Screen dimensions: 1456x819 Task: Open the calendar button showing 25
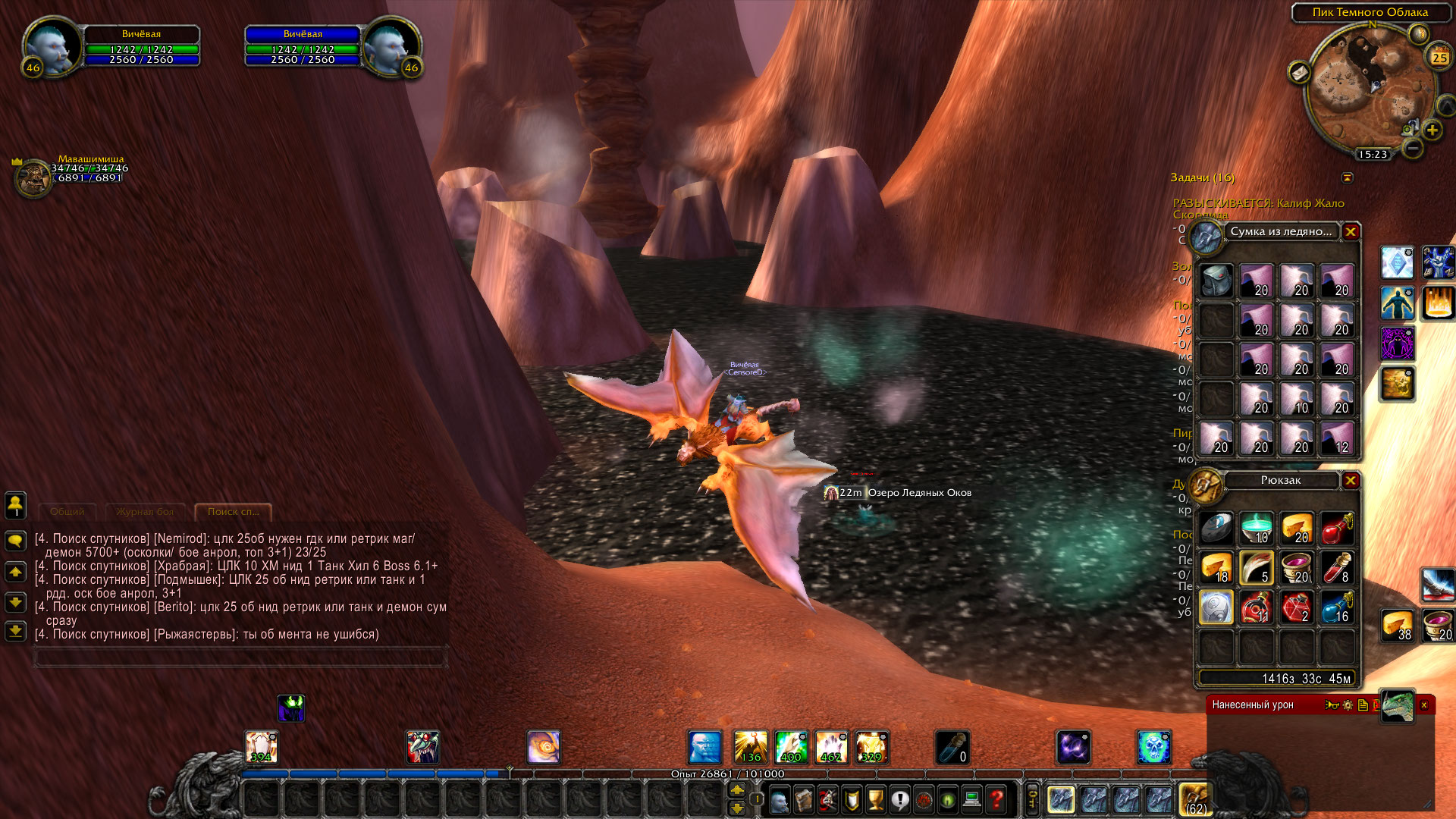[x=1439, y=58]
